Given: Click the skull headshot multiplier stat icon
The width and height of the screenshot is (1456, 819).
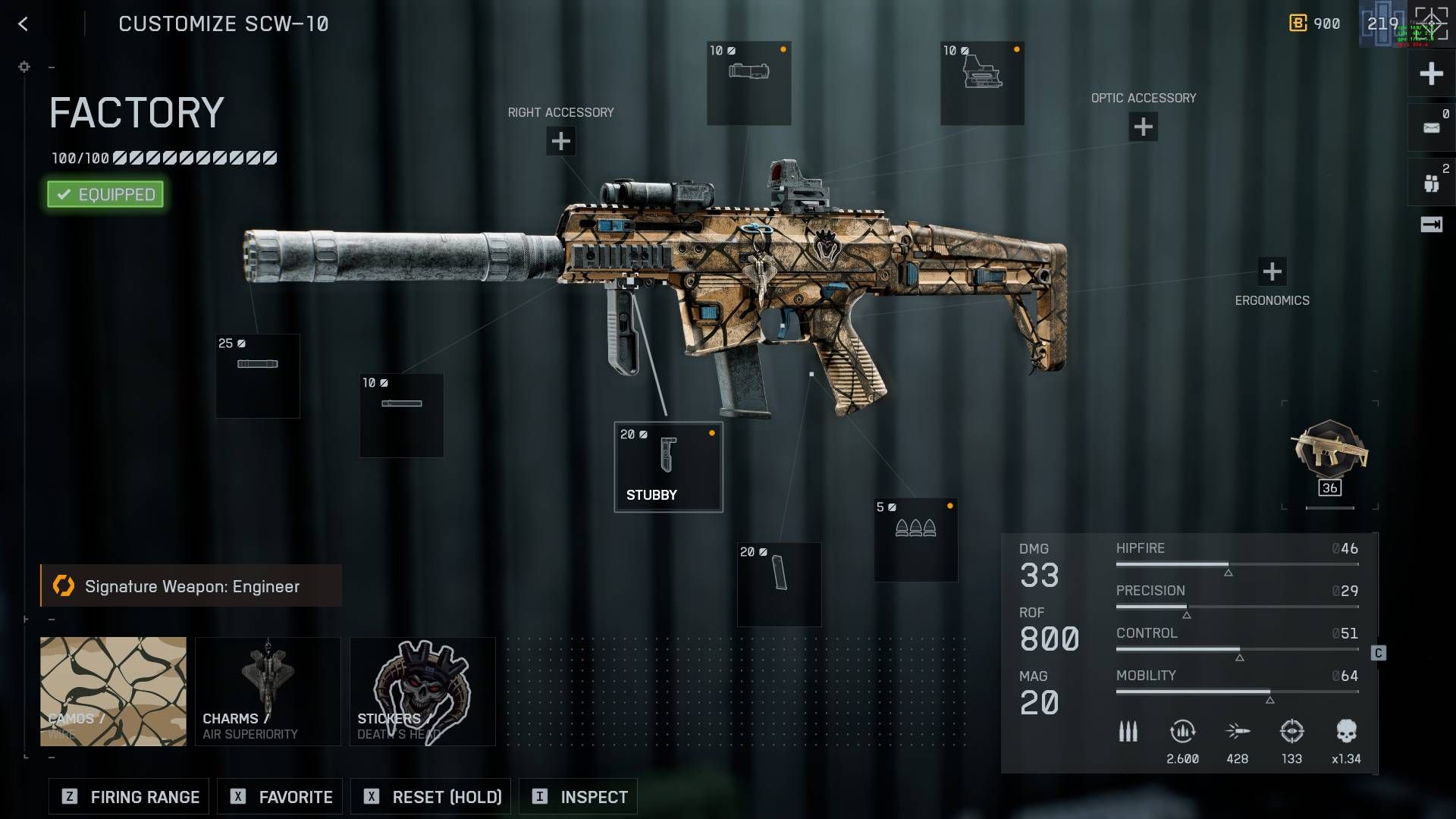Looking at the screenshot, I should pos(1347,730).
